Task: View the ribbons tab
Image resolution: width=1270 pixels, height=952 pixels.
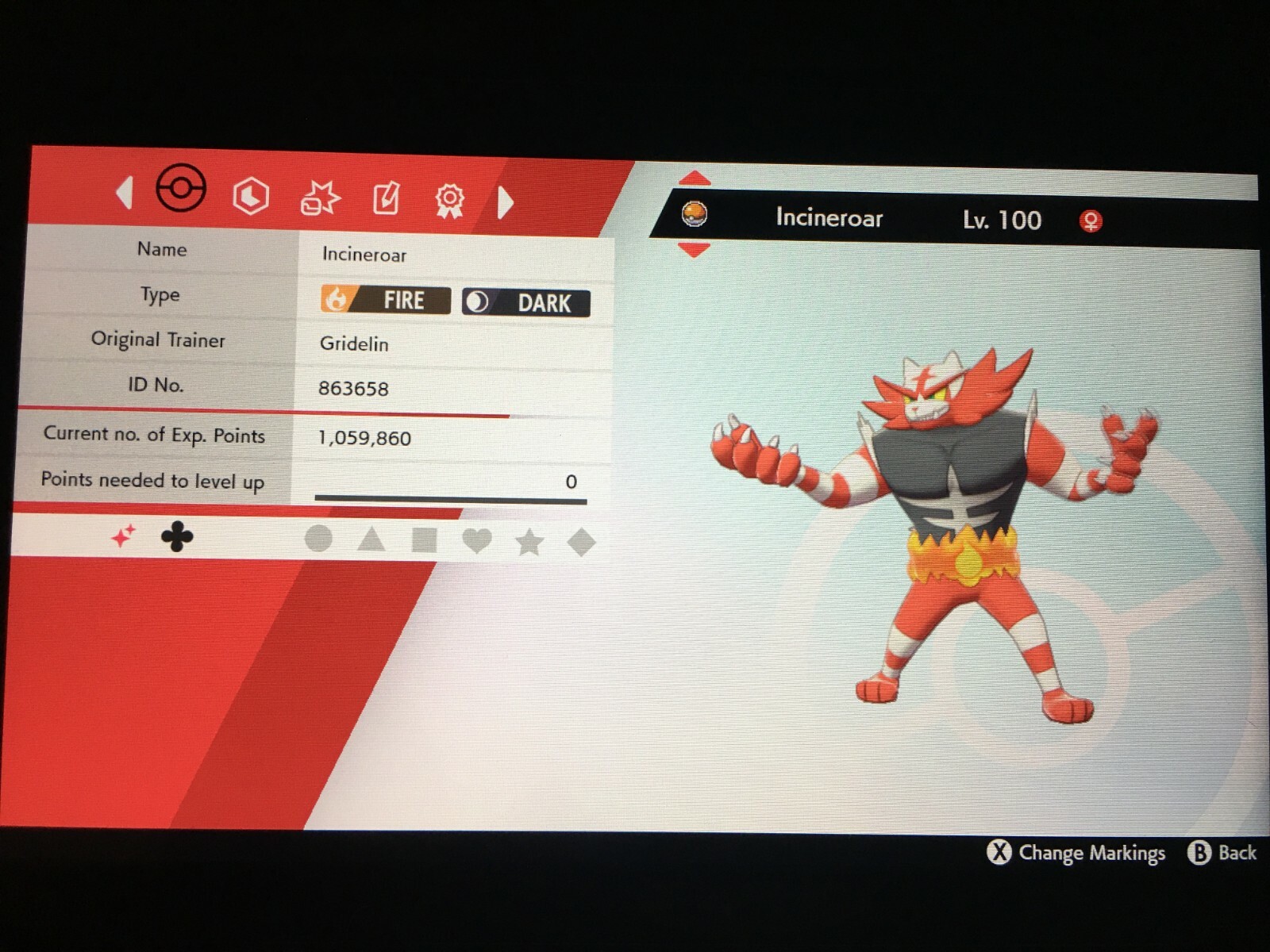Action: point(449,200)
